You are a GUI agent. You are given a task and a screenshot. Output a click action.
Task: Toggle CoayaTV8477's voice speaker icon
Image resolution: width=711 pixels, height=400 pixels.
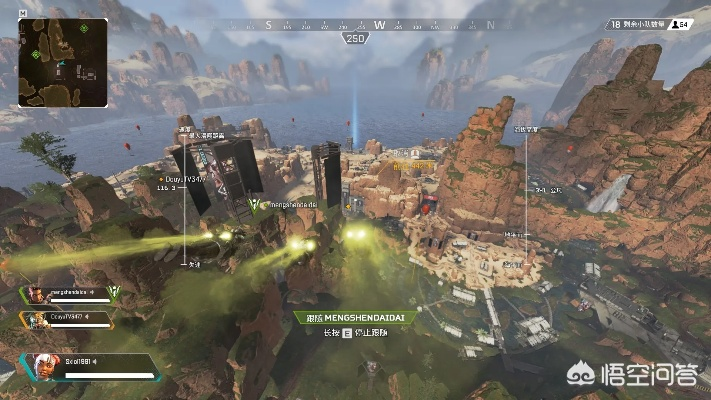pos(89,317)
